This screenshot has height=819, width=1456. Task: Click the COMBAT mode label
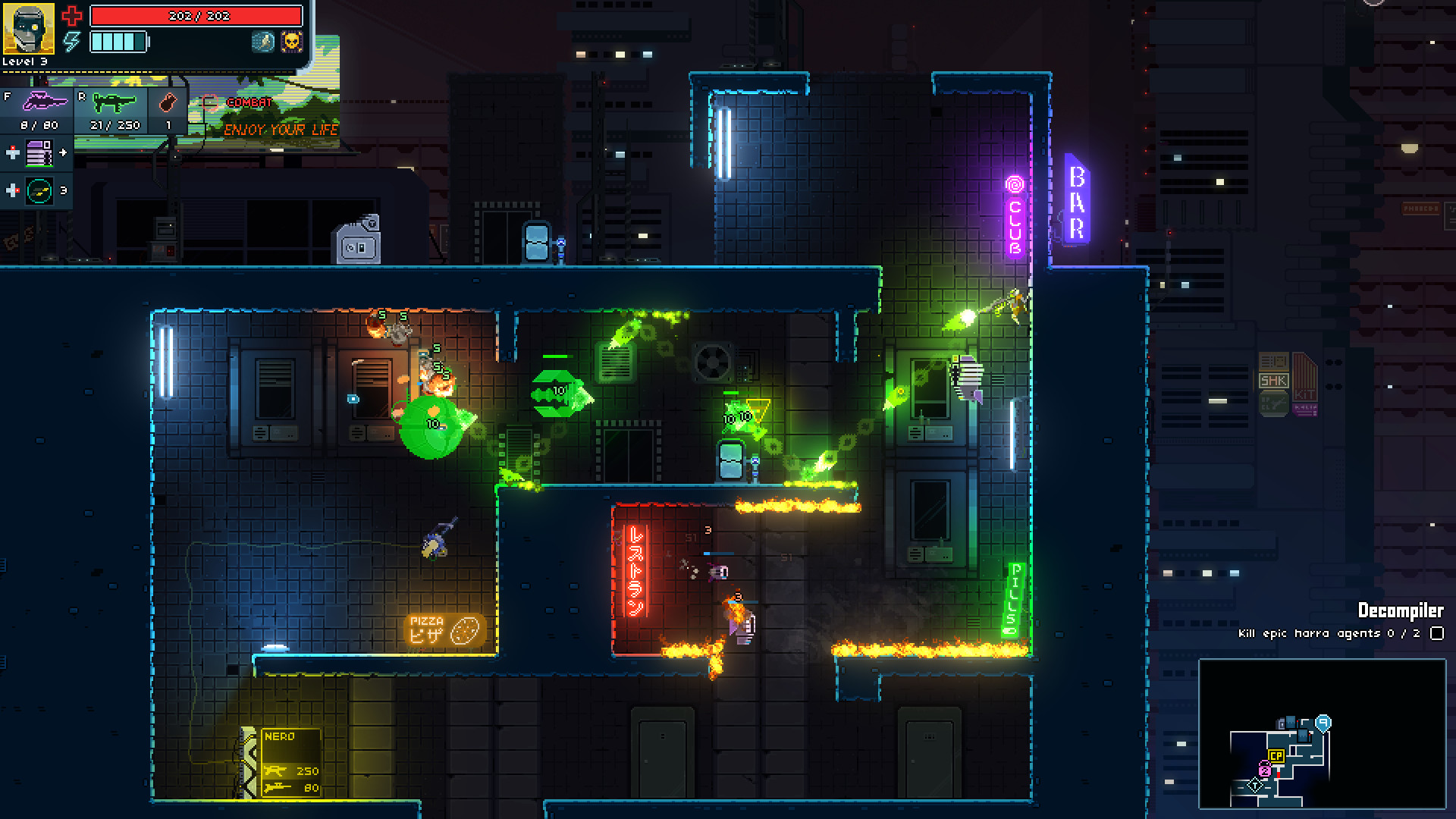coord(249,102)
